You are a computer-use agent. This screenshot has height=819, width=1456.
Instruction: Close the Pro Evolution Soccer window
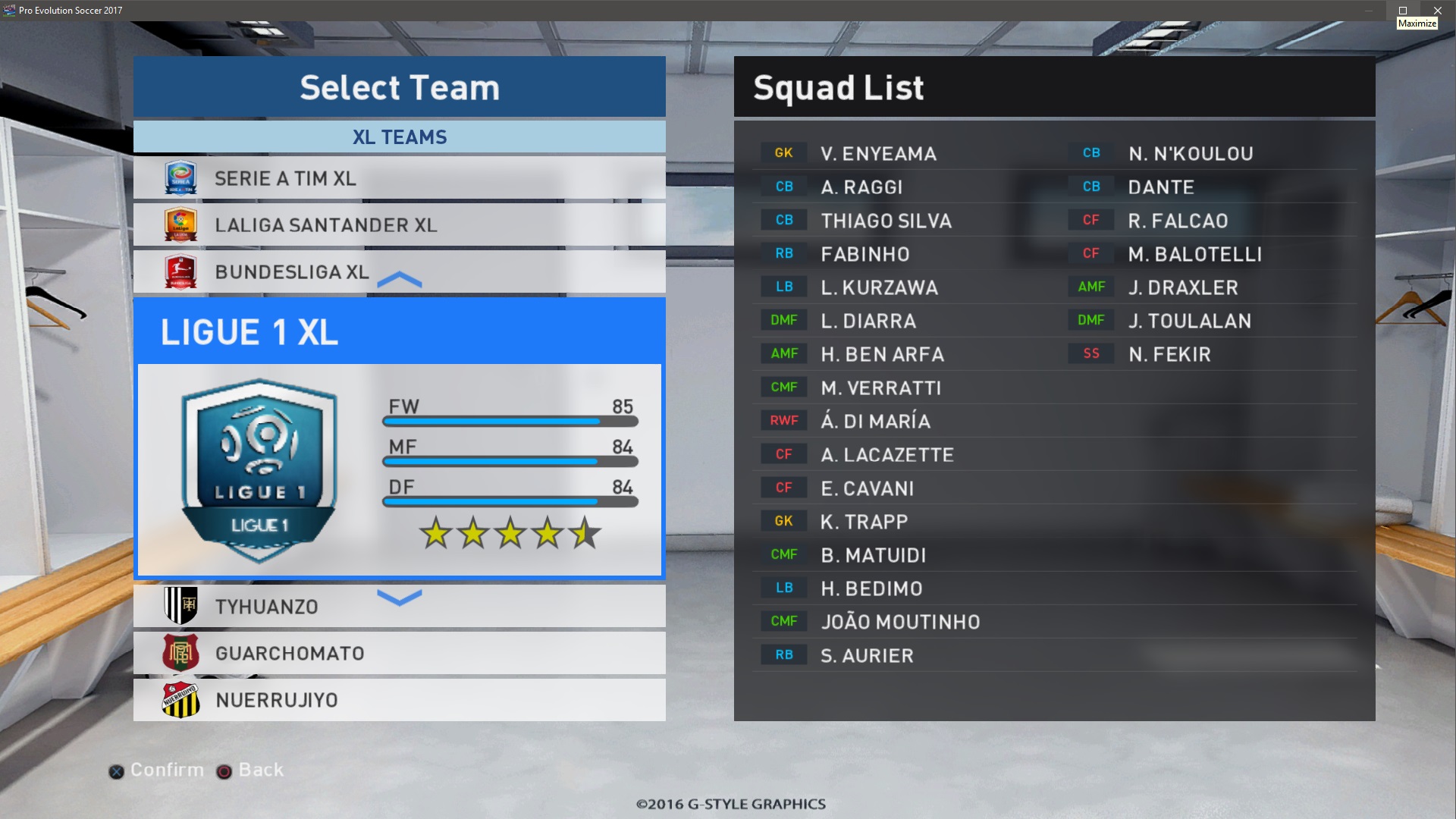click(1437, 11)
